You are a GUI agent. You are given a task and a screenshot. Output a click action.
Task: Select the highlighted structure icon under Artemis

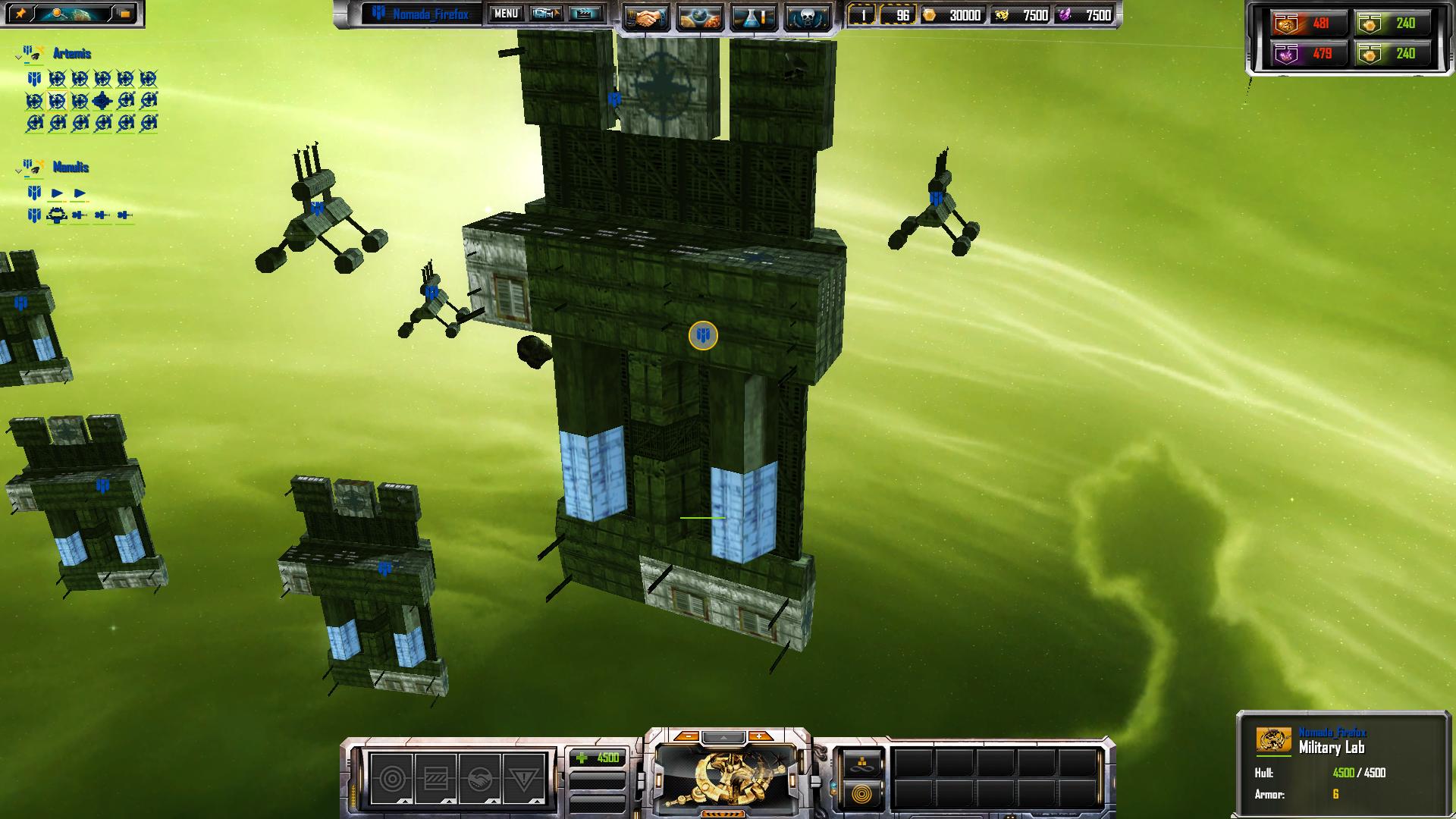point(57,100)
